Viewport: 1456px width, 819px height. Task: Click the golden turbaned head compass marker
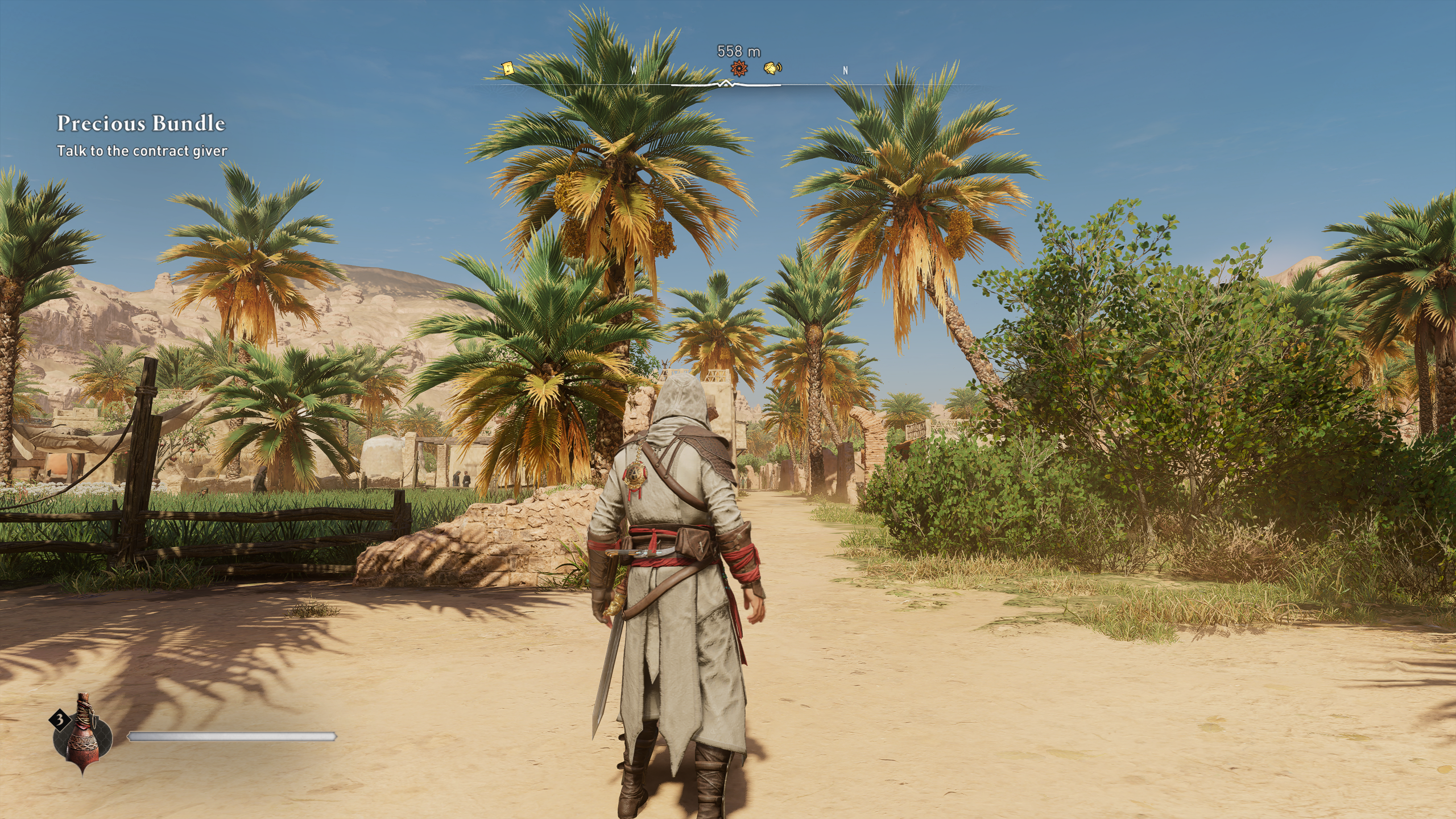coord(772,68)
